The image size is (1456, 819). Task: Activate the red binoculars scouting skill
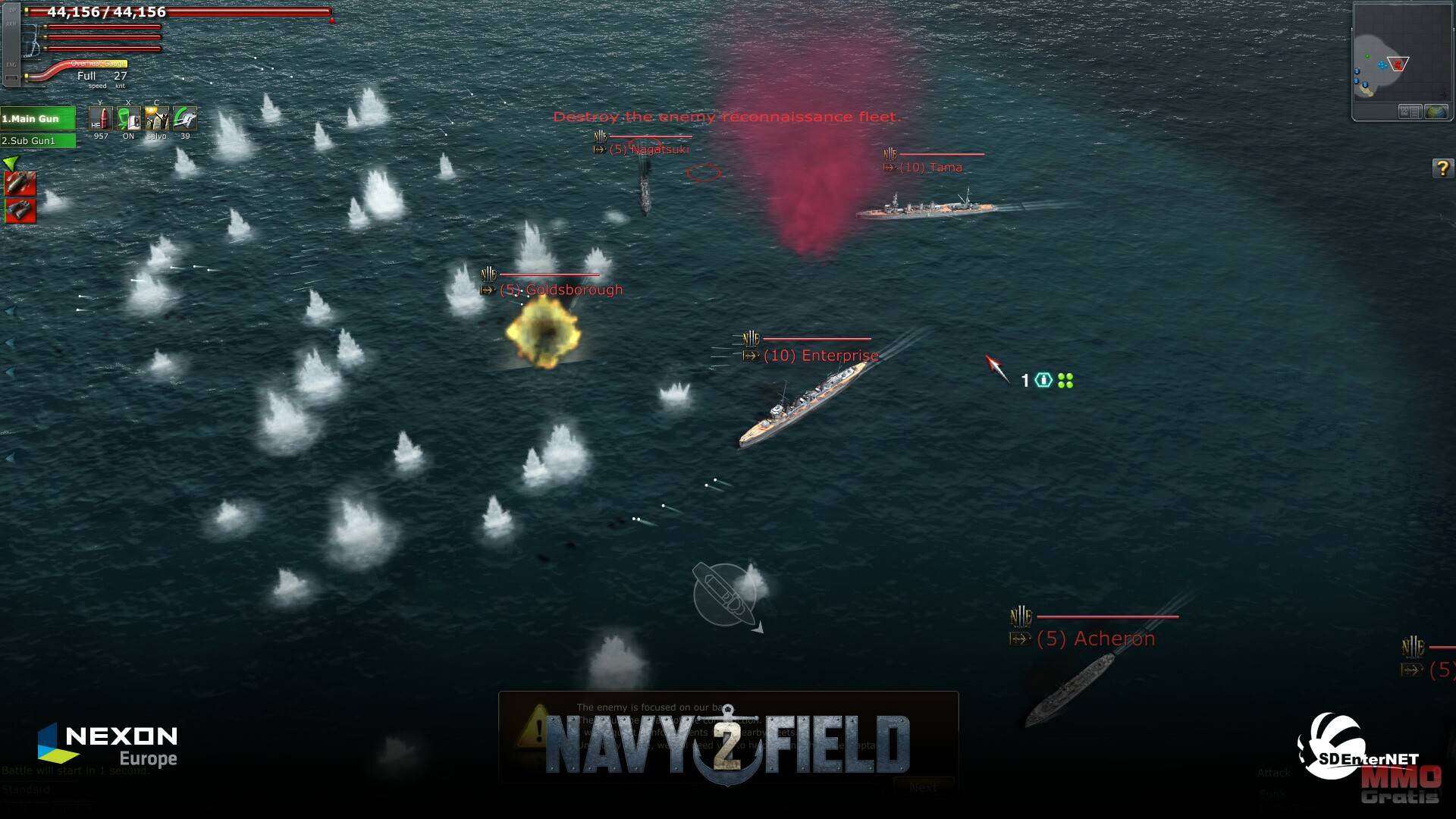[x=20, y=210]
